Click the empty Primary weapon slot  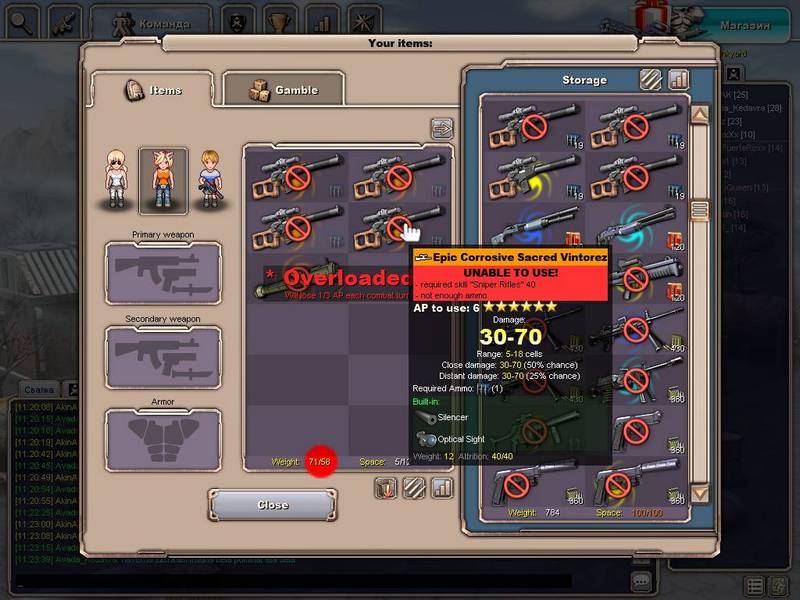coord(163,273)
